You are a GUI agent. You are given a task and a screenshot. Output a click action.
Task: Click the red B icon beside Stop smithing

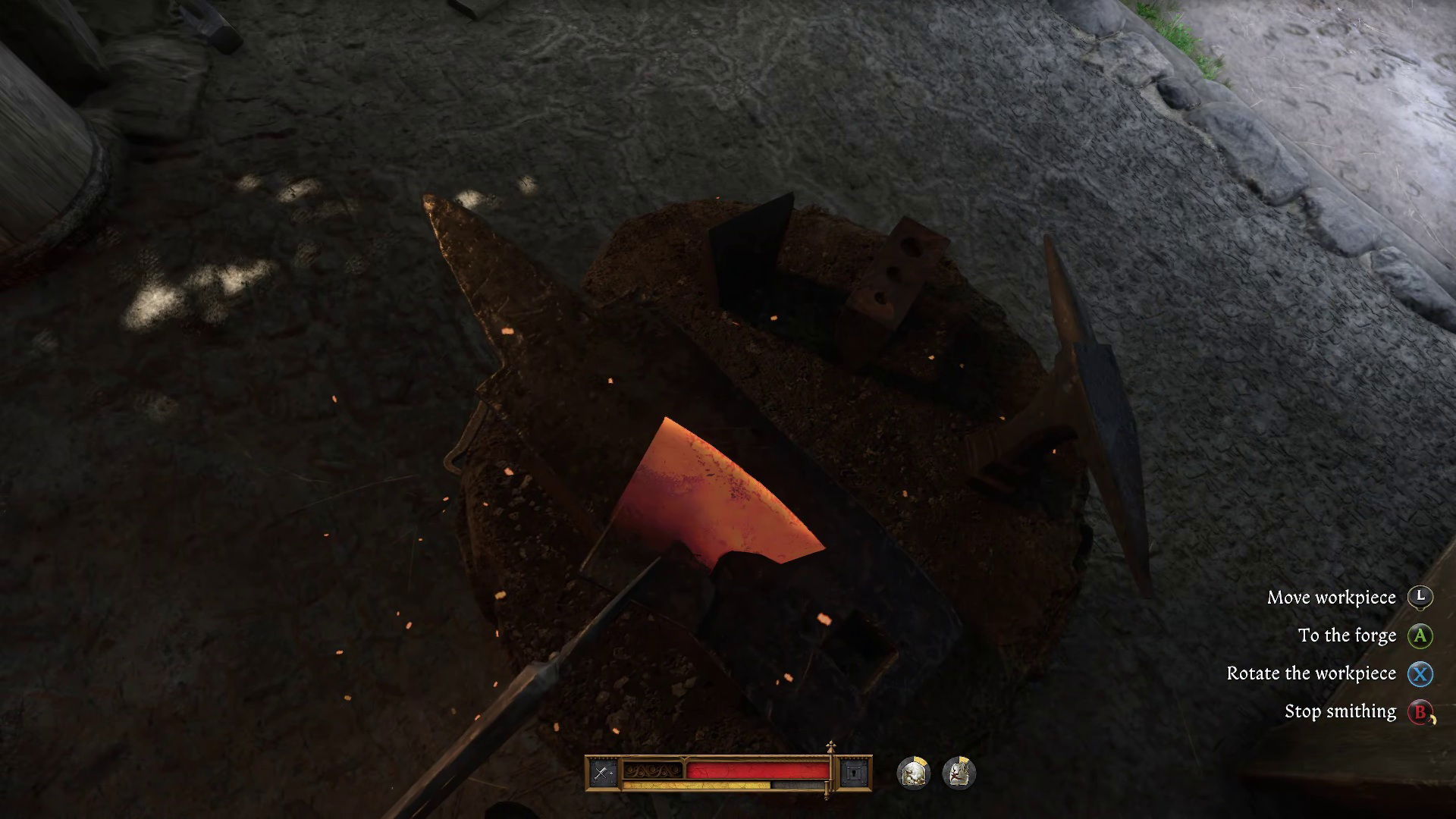tap(1420, 711)
